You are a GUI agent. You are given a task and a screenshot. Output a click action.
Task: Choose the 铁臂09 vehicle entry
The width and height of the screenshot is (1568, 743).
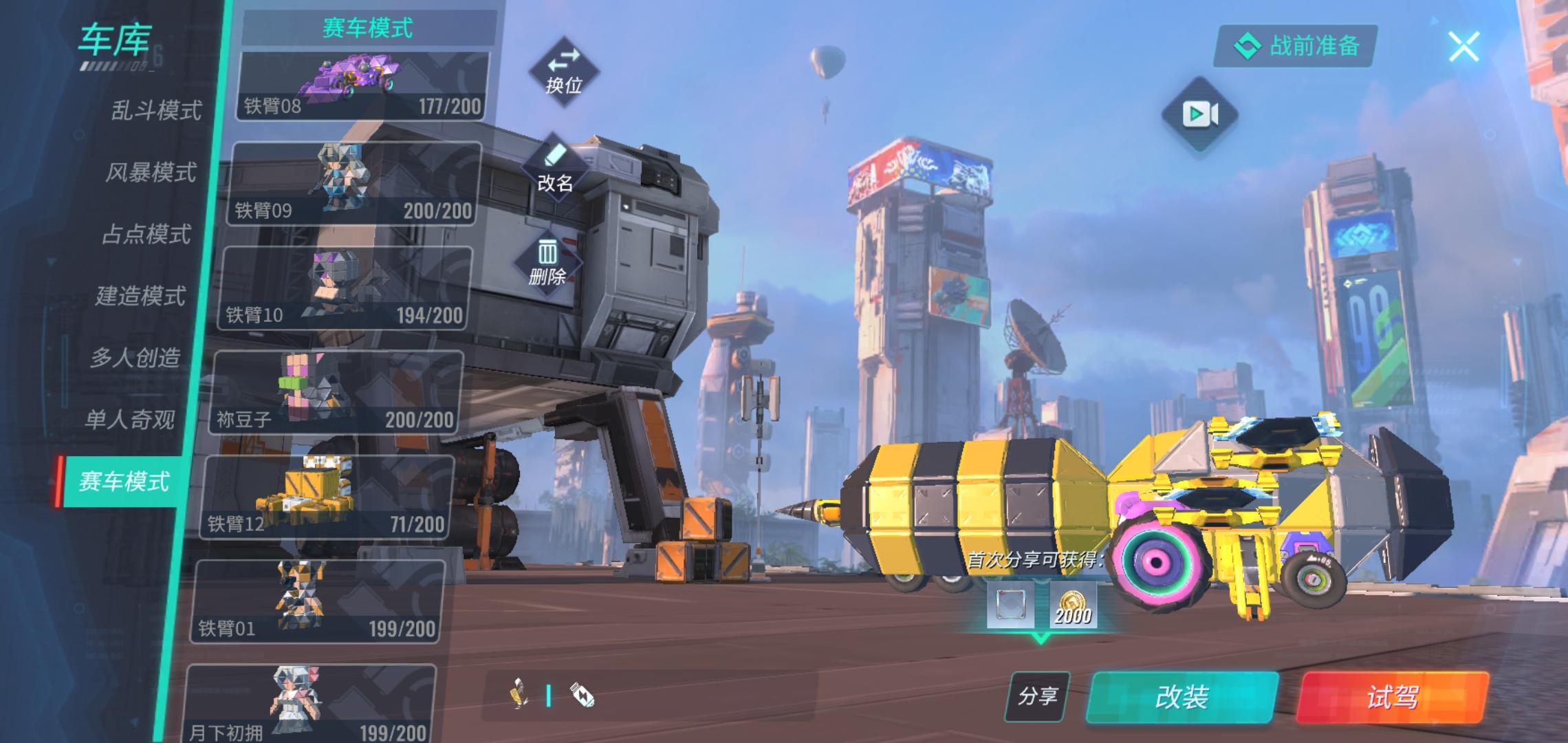[353, 184]
